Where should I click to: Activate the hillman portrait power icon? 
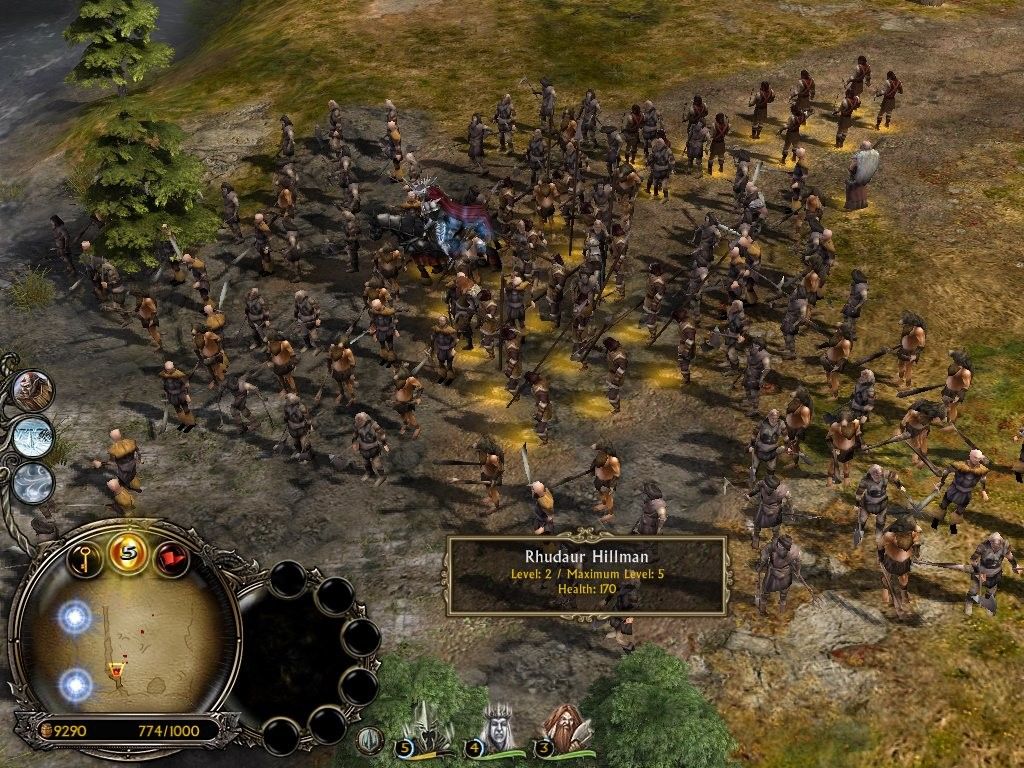tap(34, 390)
